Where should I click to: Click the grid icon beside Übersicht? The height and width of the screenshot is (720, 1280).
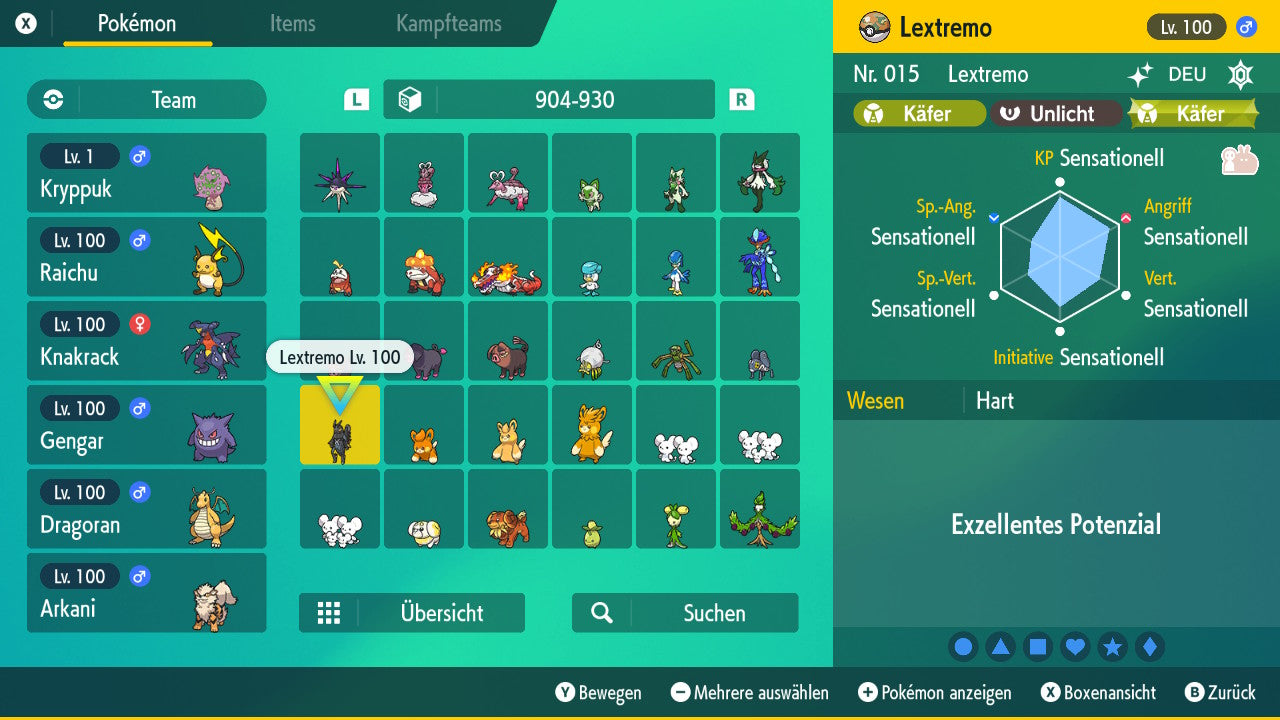pos(330,613)
